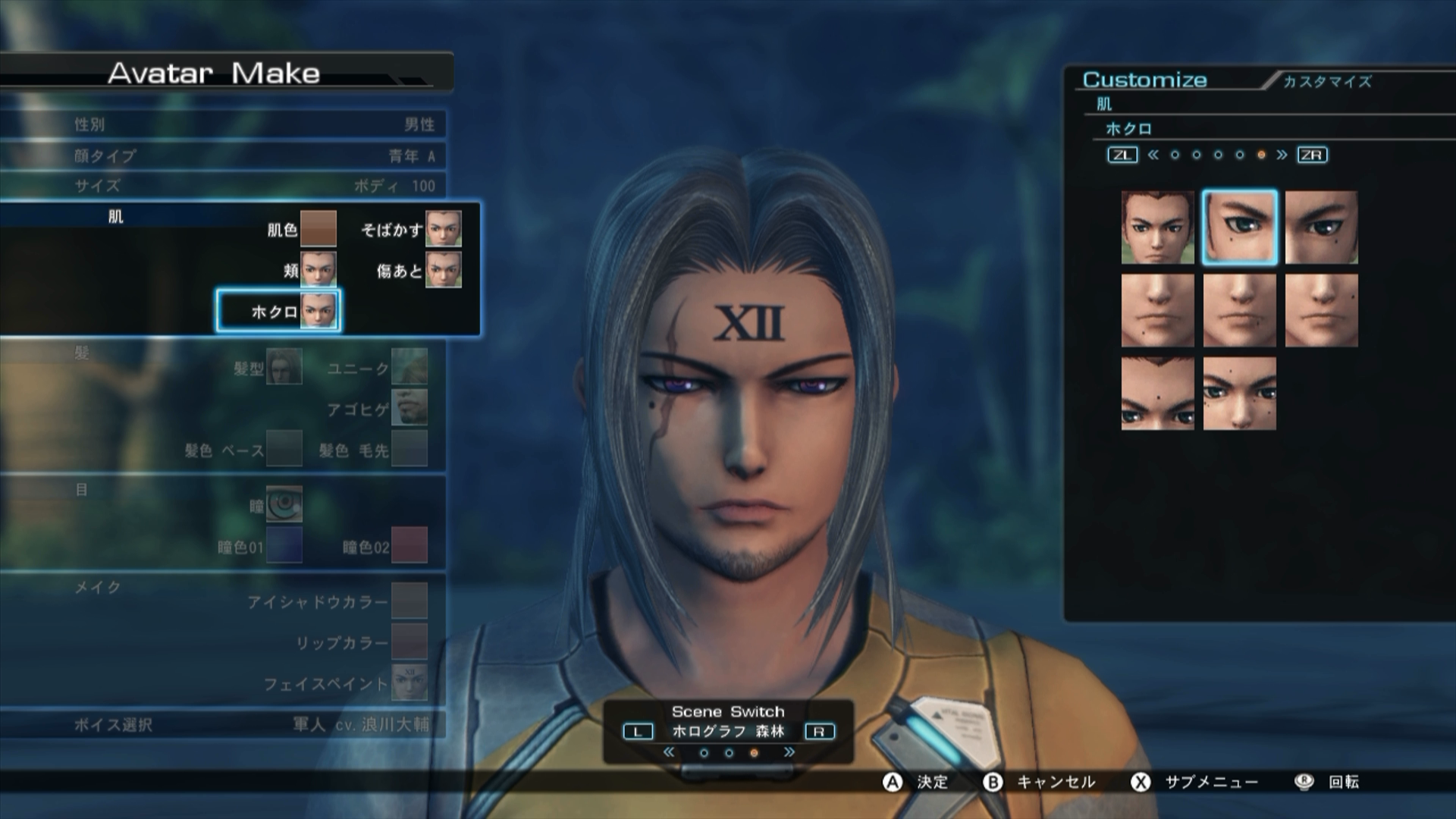The width and height of the screenshot is (1456, 819).
Task: Click the 瞳 eye pupil icon
Action: tap(284, 504)
